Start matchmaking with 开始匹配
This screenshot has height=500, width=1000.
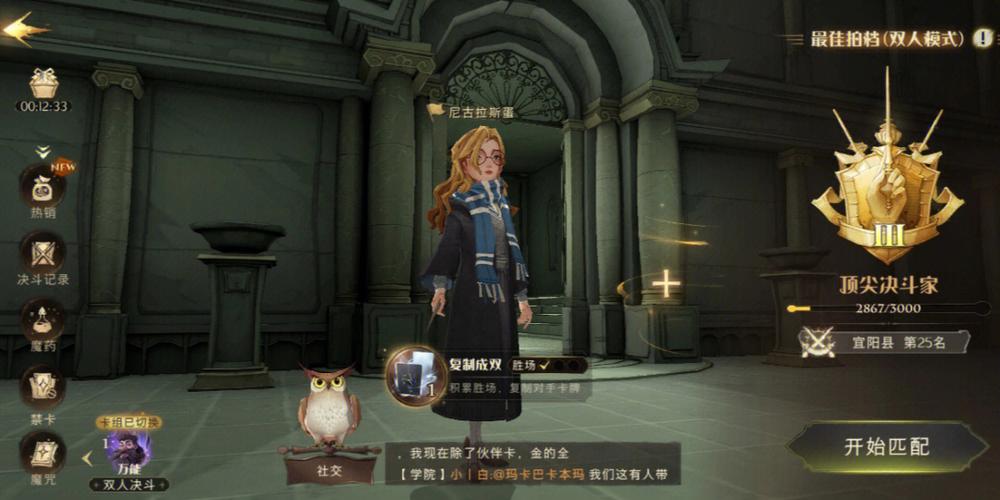(886, 447)
